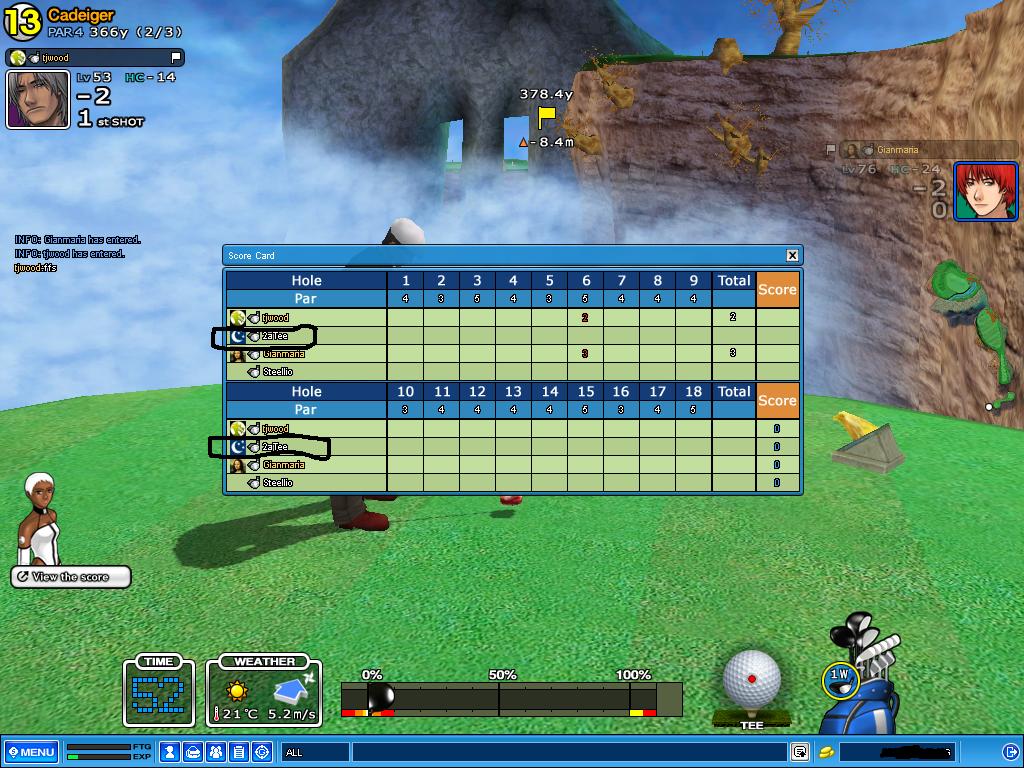Open the ALL chat channel selector
Viewport: 1024px width, 768px height.
[x=315, y=752]
